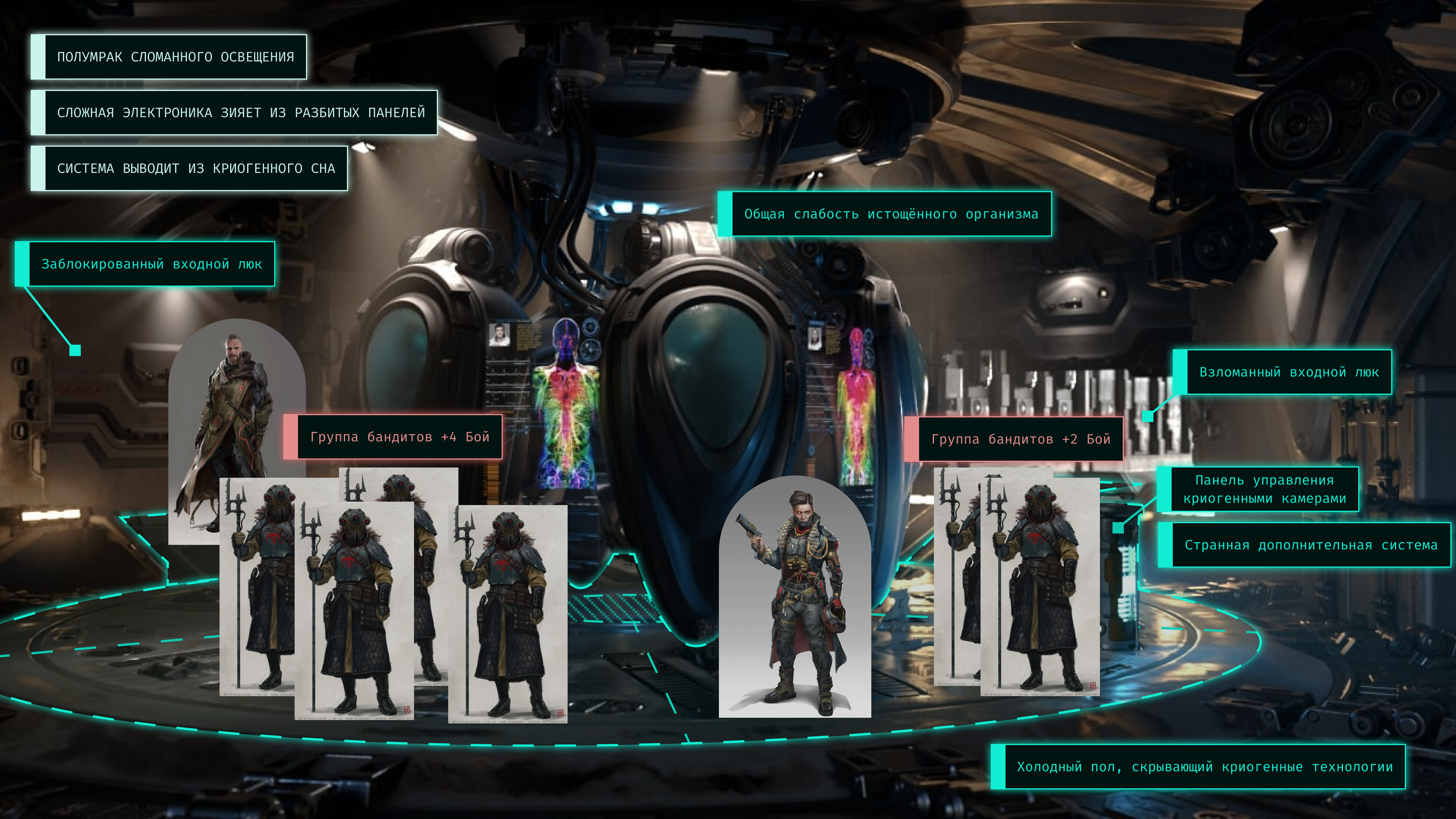1456x819 pixels.
Task: Open the "Группа бандитов +2 Бой" label
Action: point(1020,439)
